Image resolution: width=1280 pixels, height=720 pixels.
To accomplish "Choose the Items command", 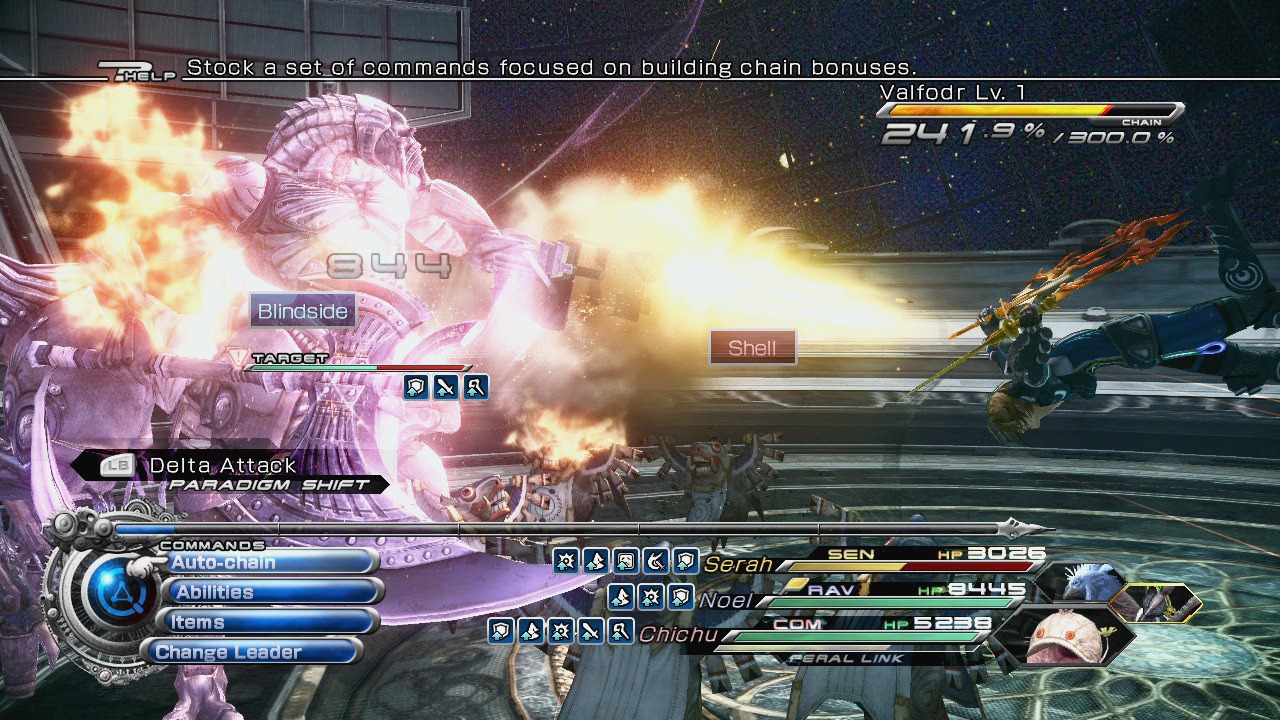I will 265,622.
